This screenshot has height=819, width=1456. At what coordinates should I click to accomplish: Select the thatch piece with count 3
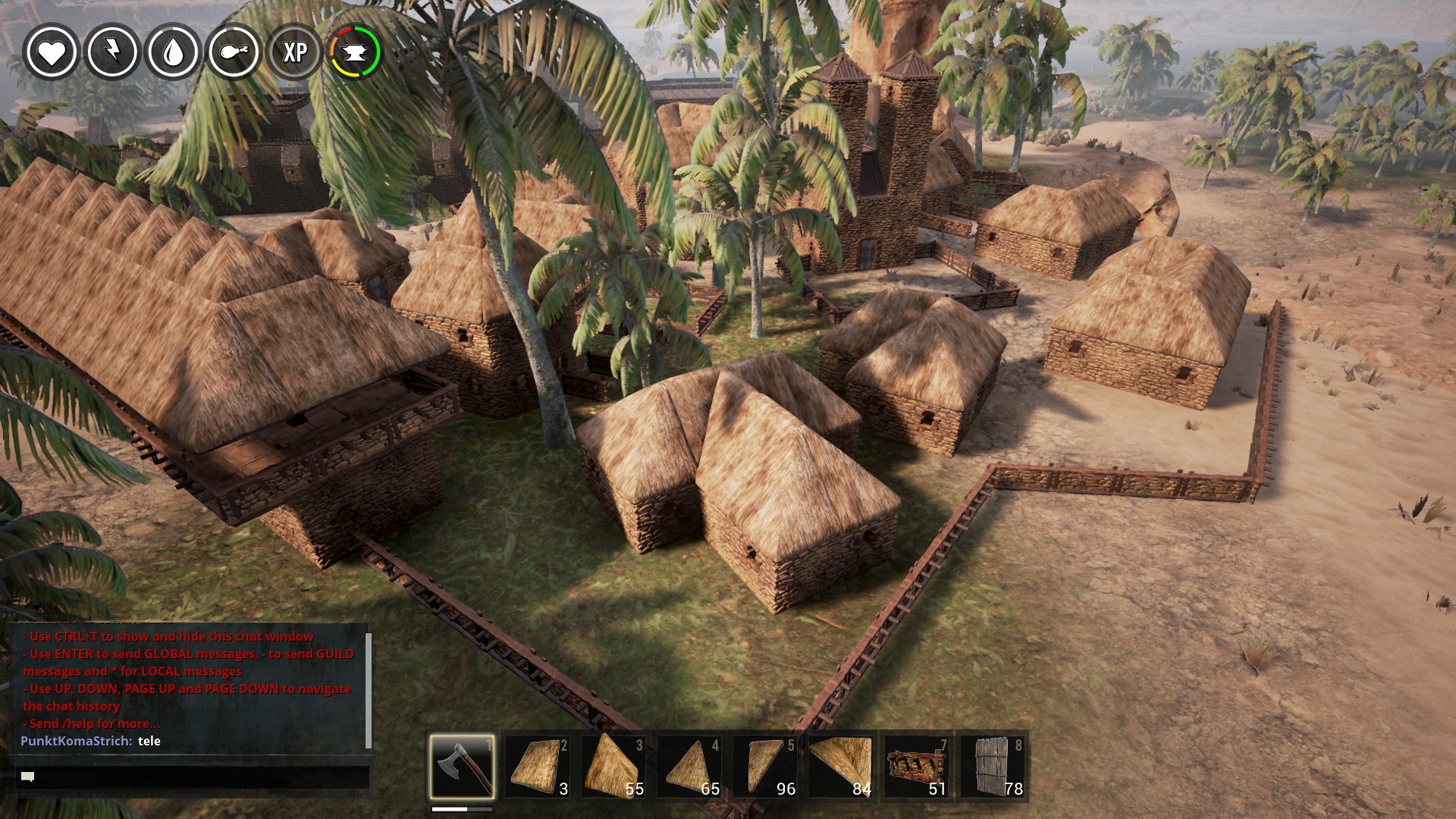pyautogui.click(x=538, y=766)
